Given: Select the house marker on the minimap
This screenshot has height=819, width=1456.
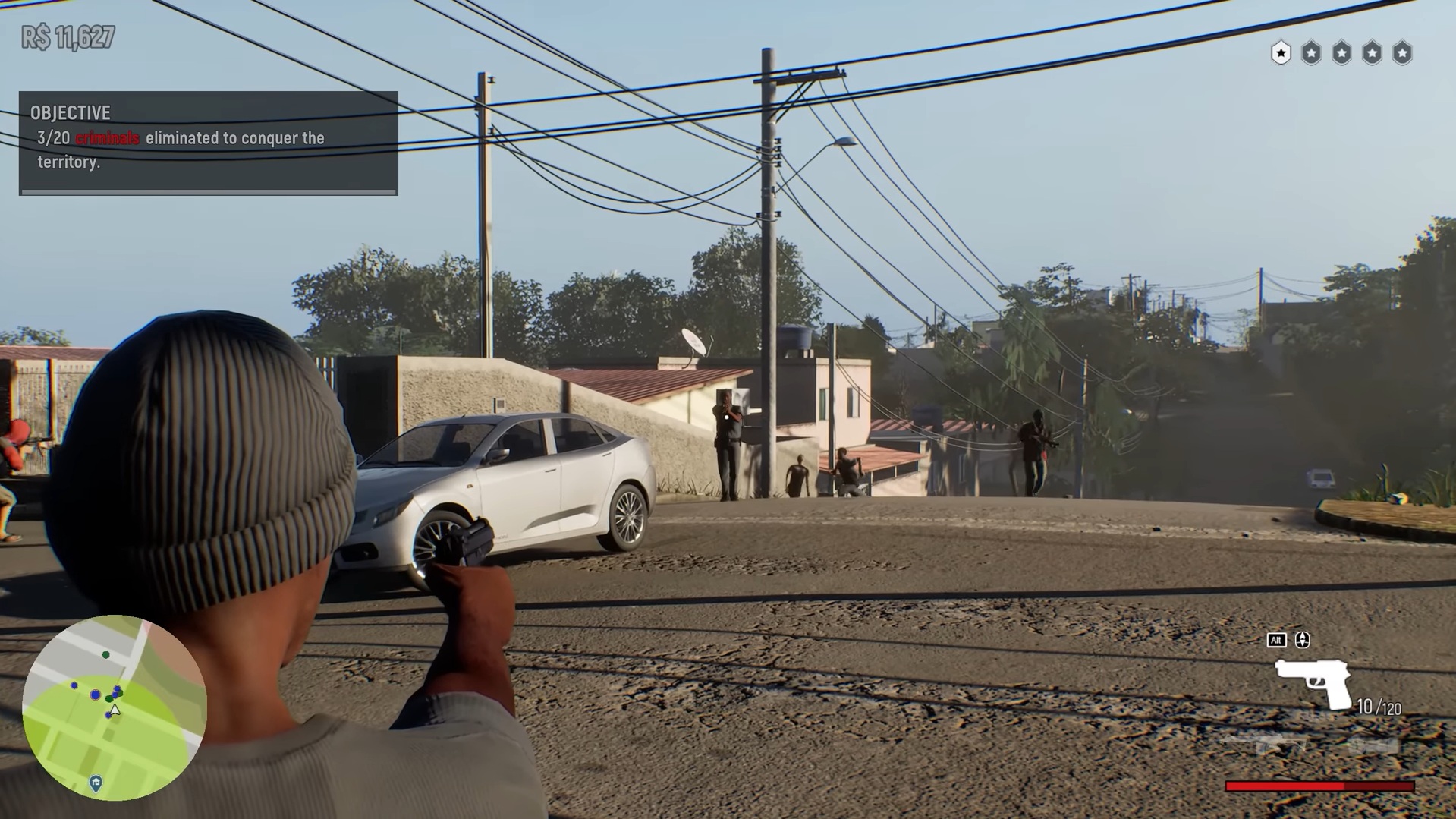Looking at the screenshot, I should pyautogui.click(x=96, y=783).
